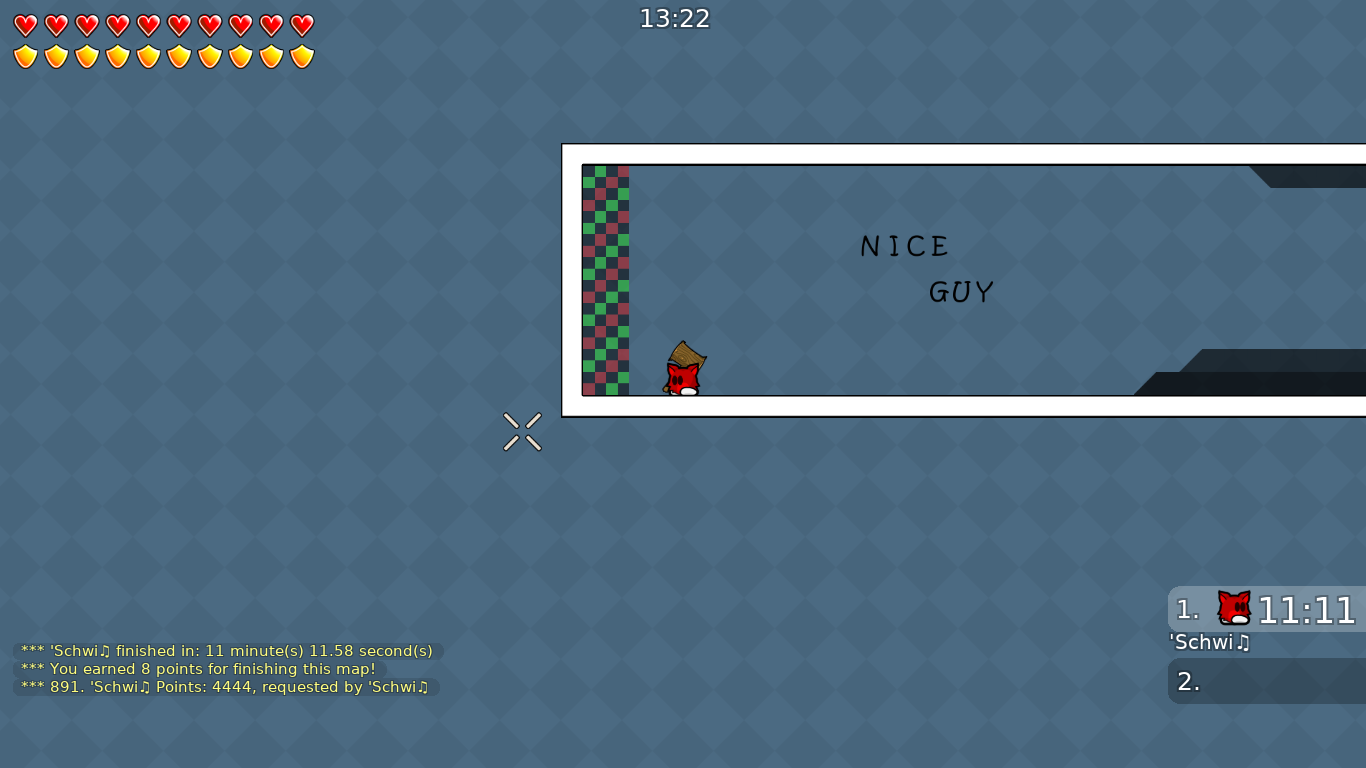Select the fox character wearing the cardboard hat

coord(684,370)
